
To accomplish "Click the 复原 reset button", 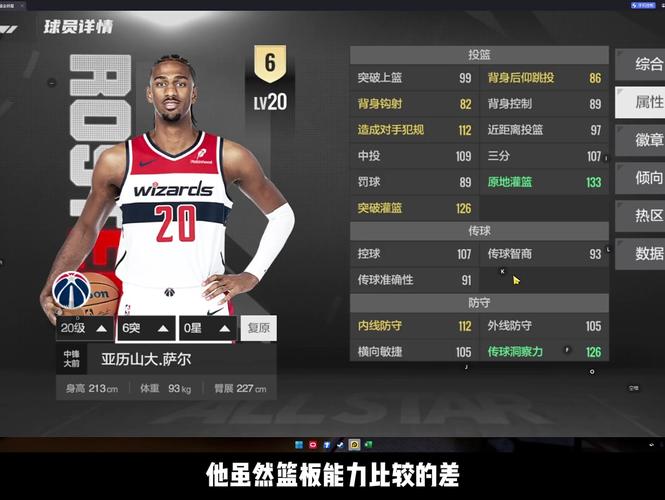I will coord(259,328).
